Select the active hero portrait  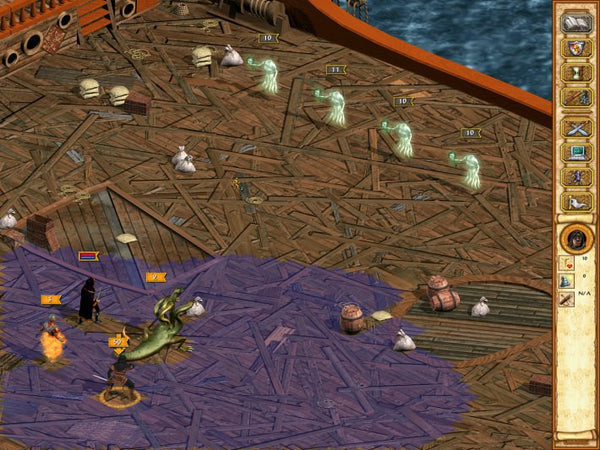point(576,240)
